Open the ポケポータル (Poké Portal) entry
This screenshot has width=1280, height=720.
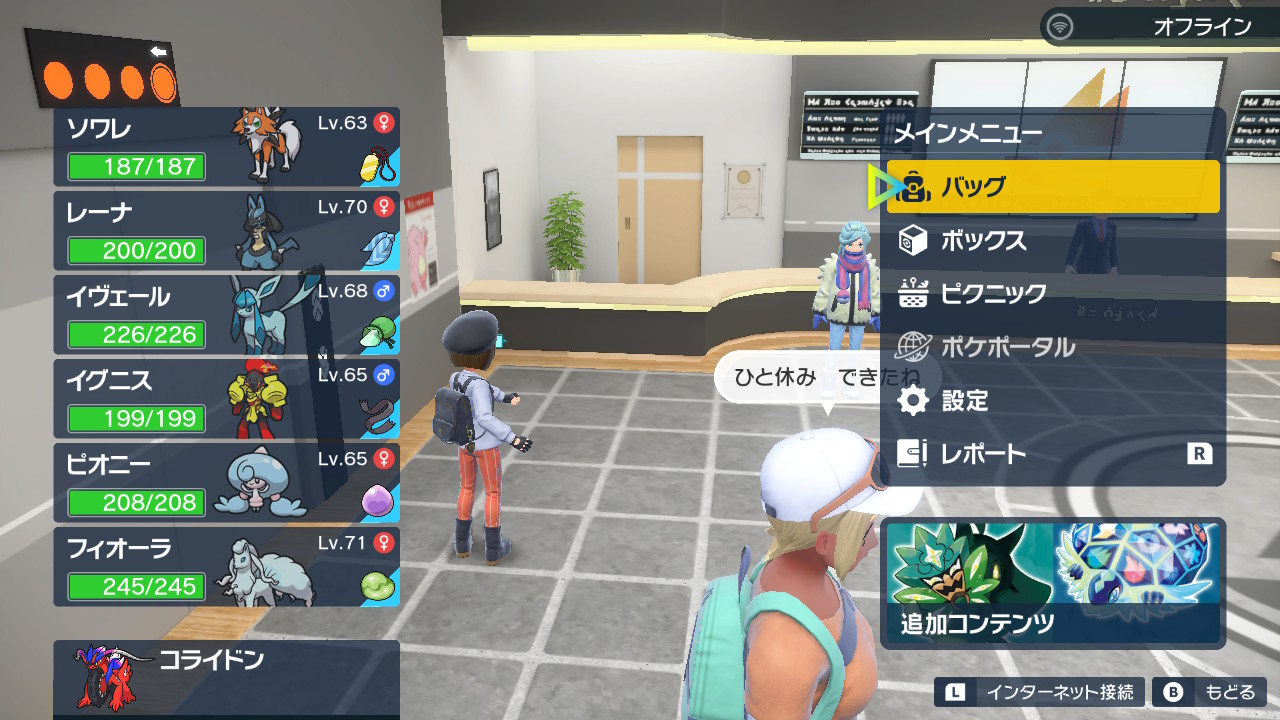pos(1052,347)
